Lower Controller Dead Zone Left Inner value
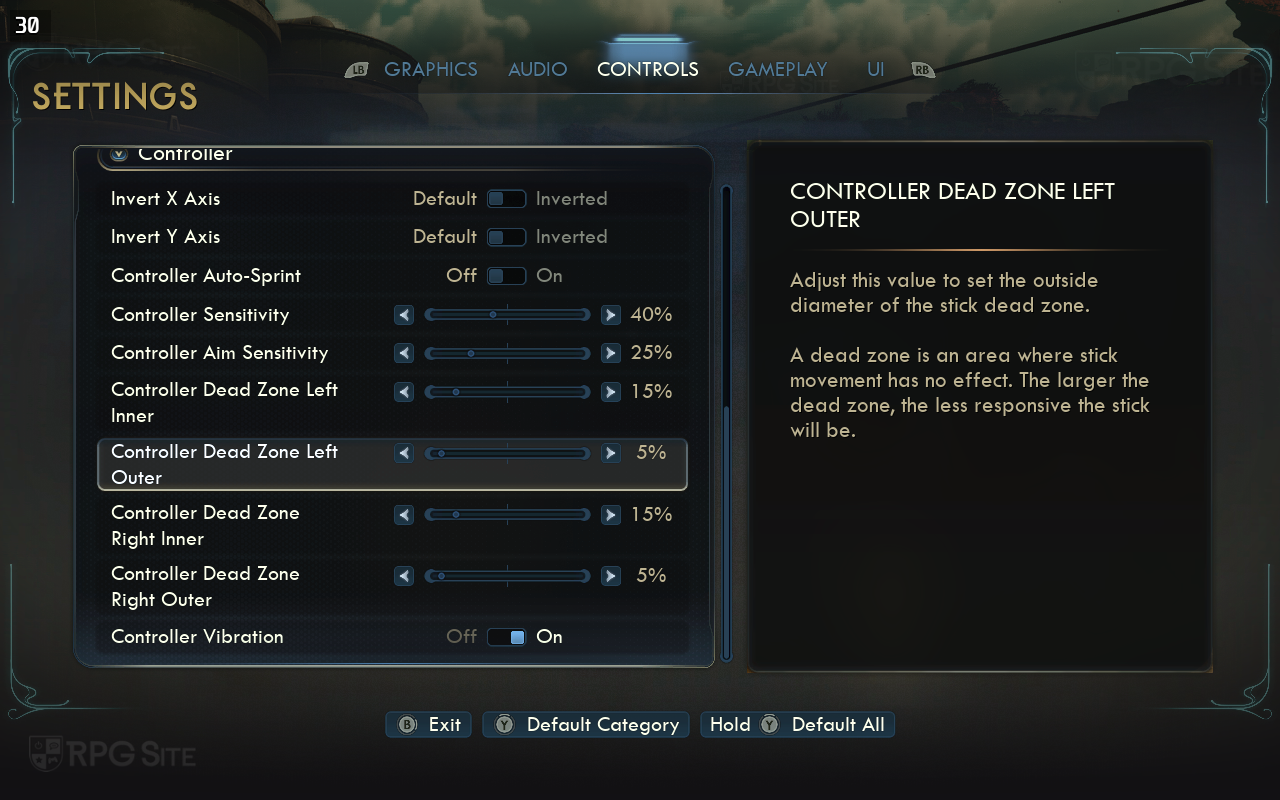 click(x=404, y=392)
